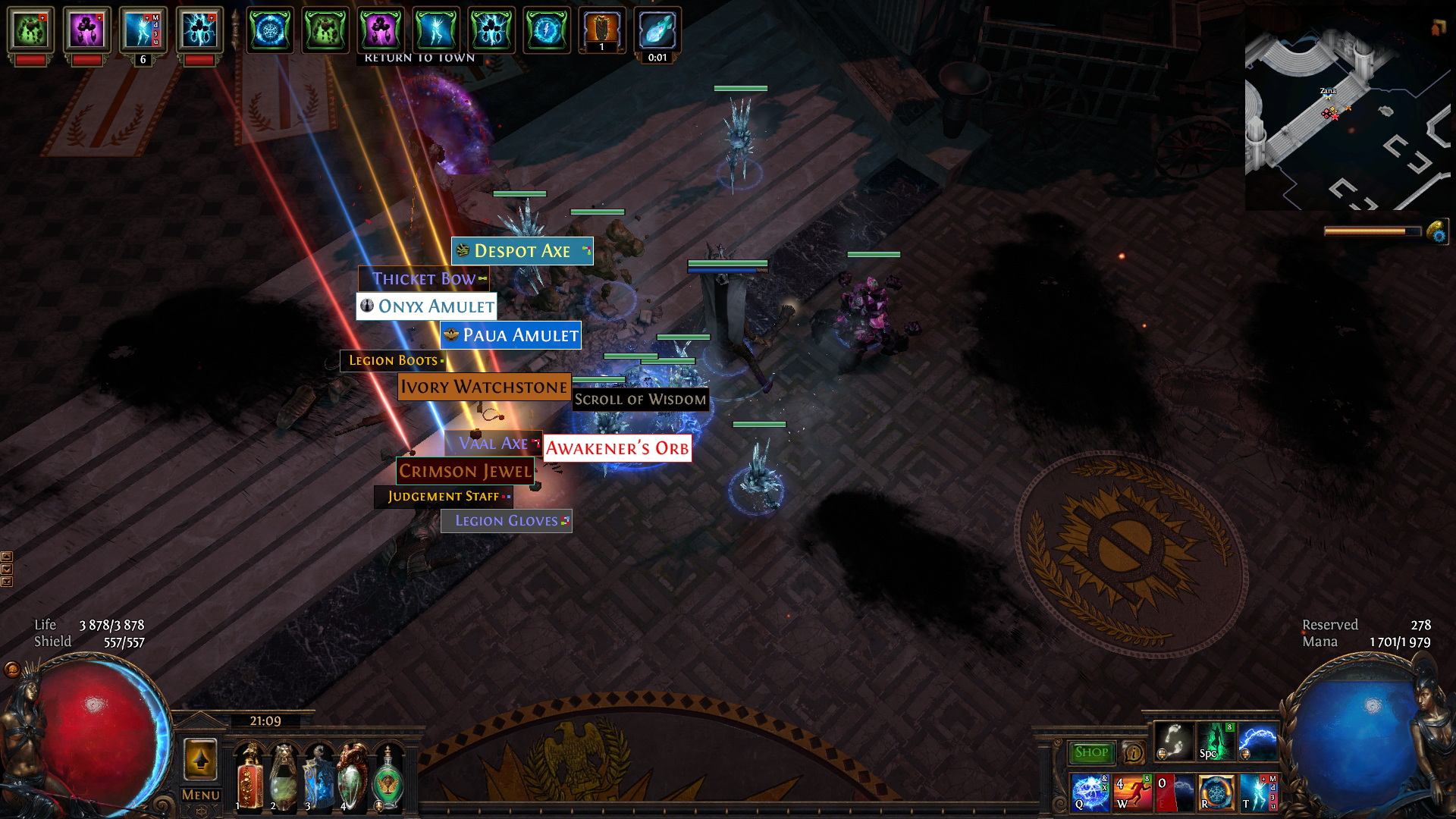Image resolution: width=1456 pixels, height=819 pixels.
Task: Pick up the Onyx Amulet label
Action: coord(427,306)
